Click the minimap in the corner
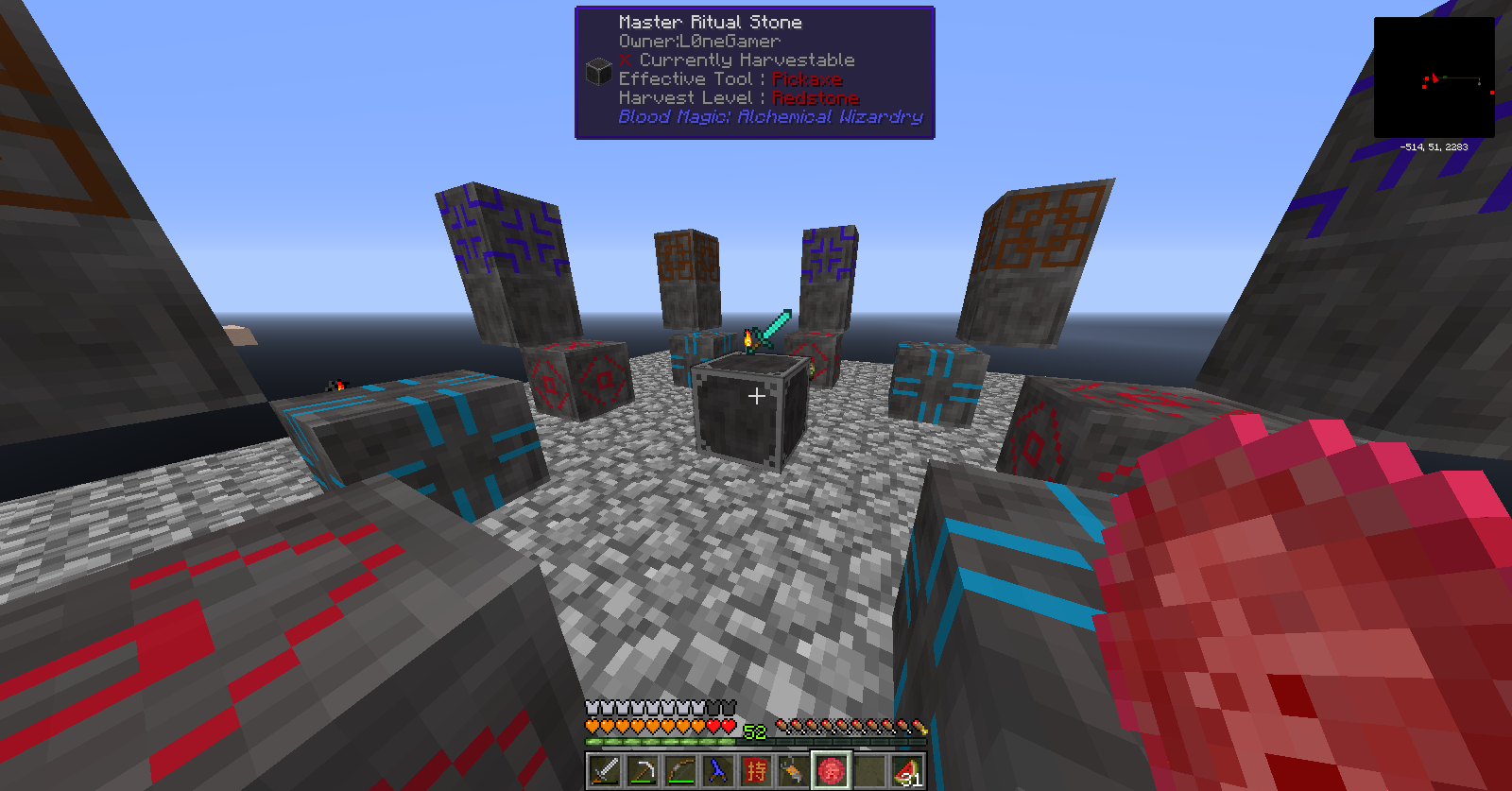The width and height of the screenshot is (1512, 791). click(1434, 77)
